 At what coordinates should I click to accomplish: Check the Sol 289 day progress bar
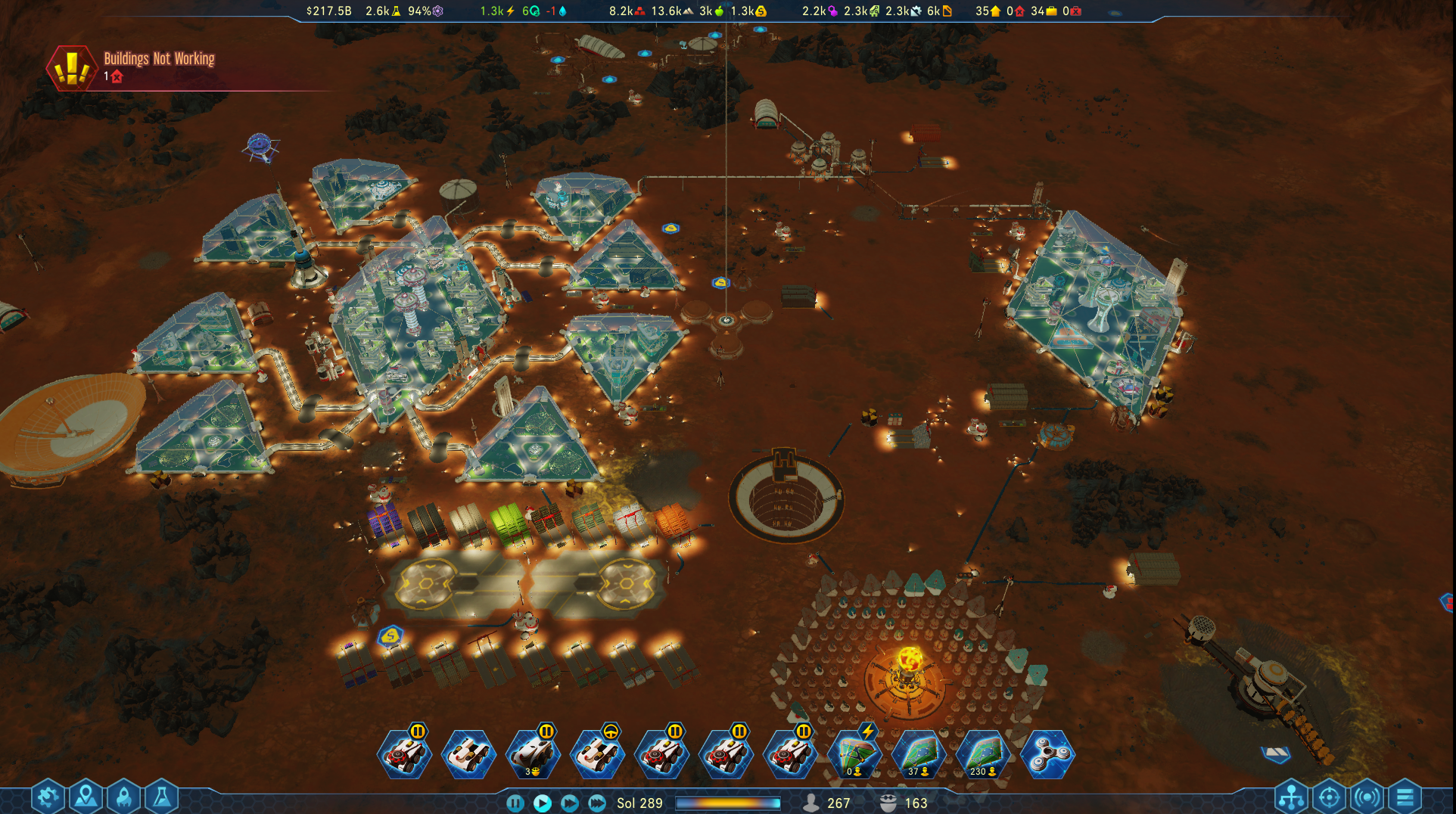point(729,803)
